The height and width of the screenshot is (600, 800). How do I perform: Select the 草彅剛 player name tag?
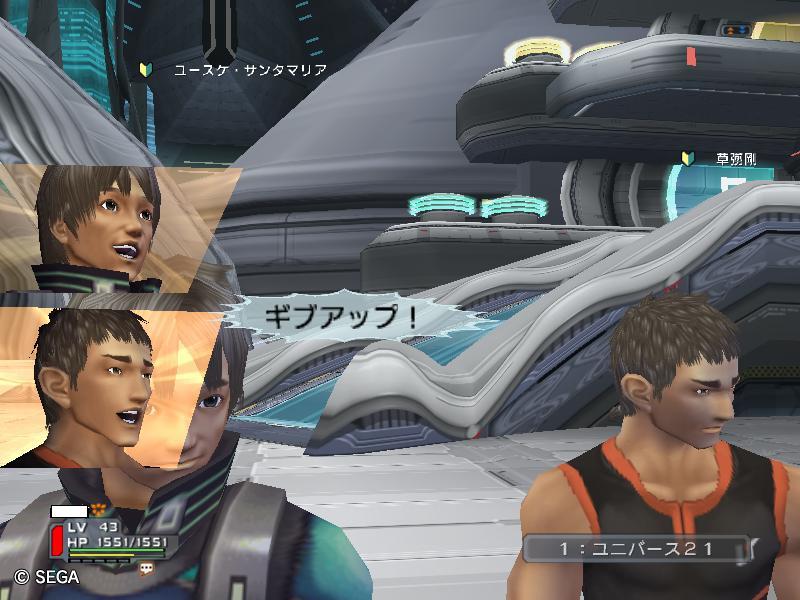(x=735, y=158)
